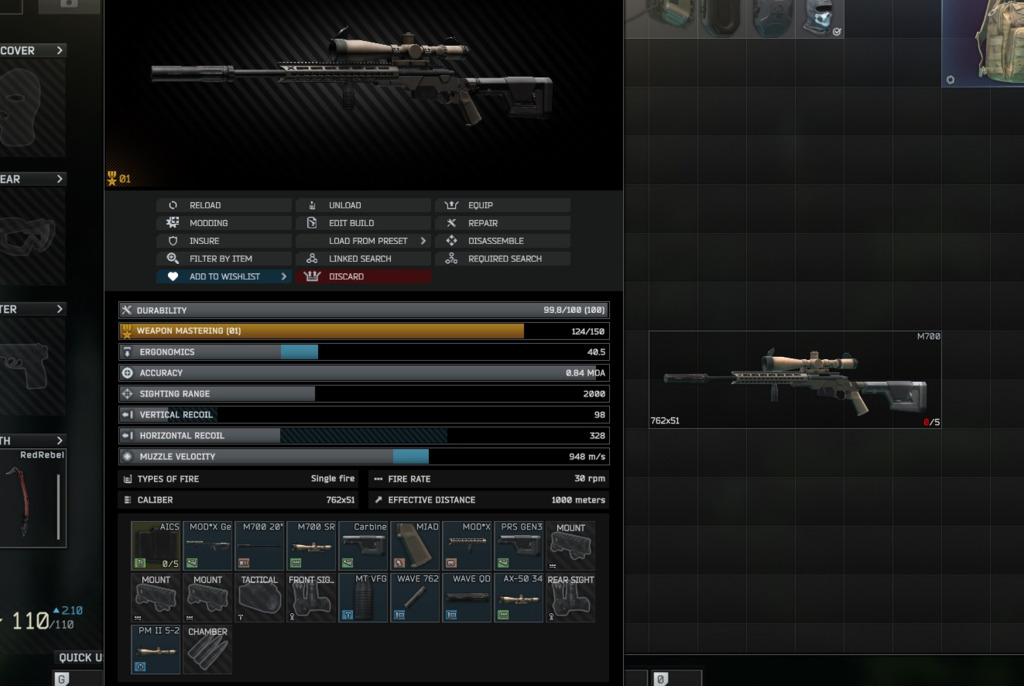Click Filter By Item

pos(224,259)
